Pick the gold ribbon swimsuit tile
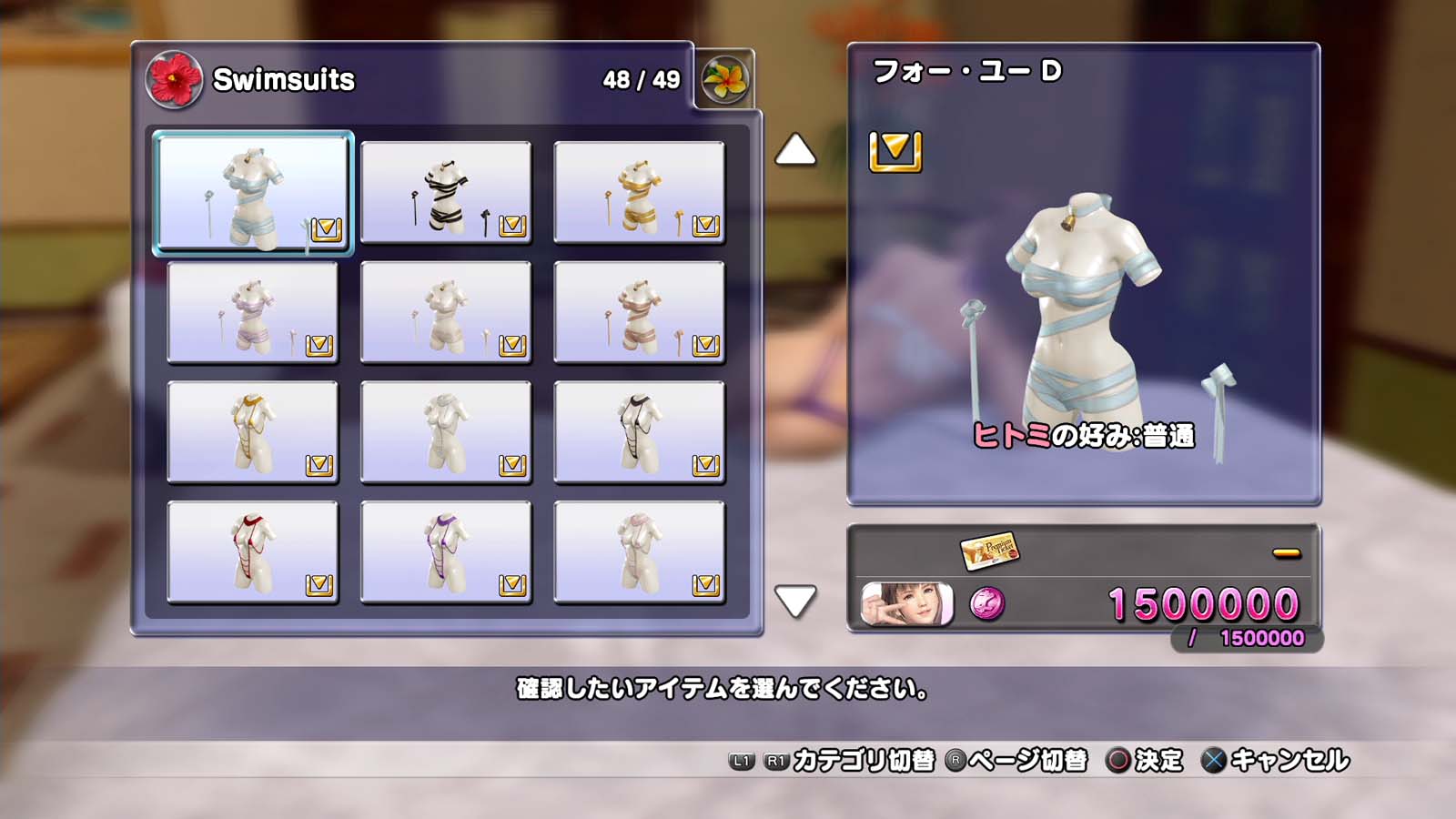 tap(639, 193)
